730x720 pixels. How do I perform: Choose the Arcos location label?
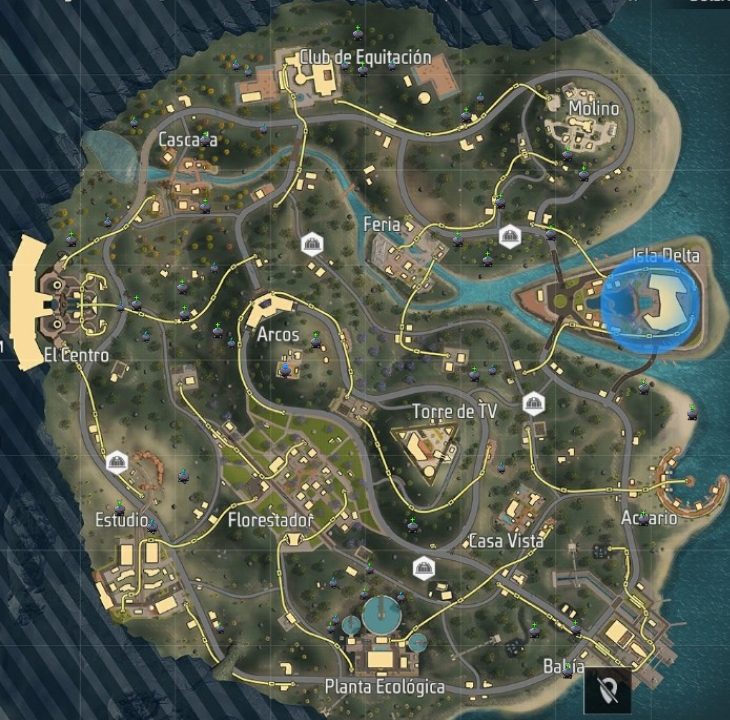278,335
